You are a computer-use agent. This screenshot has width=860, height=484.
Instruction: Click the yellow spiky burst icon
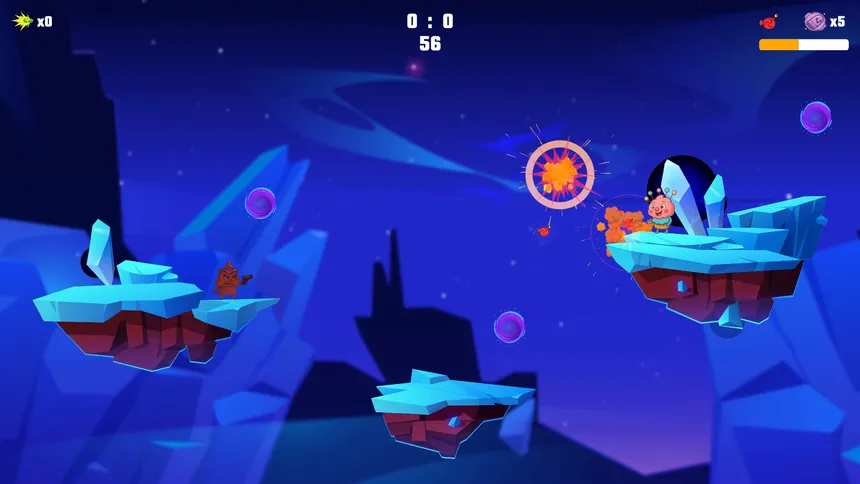coord(22,21)
